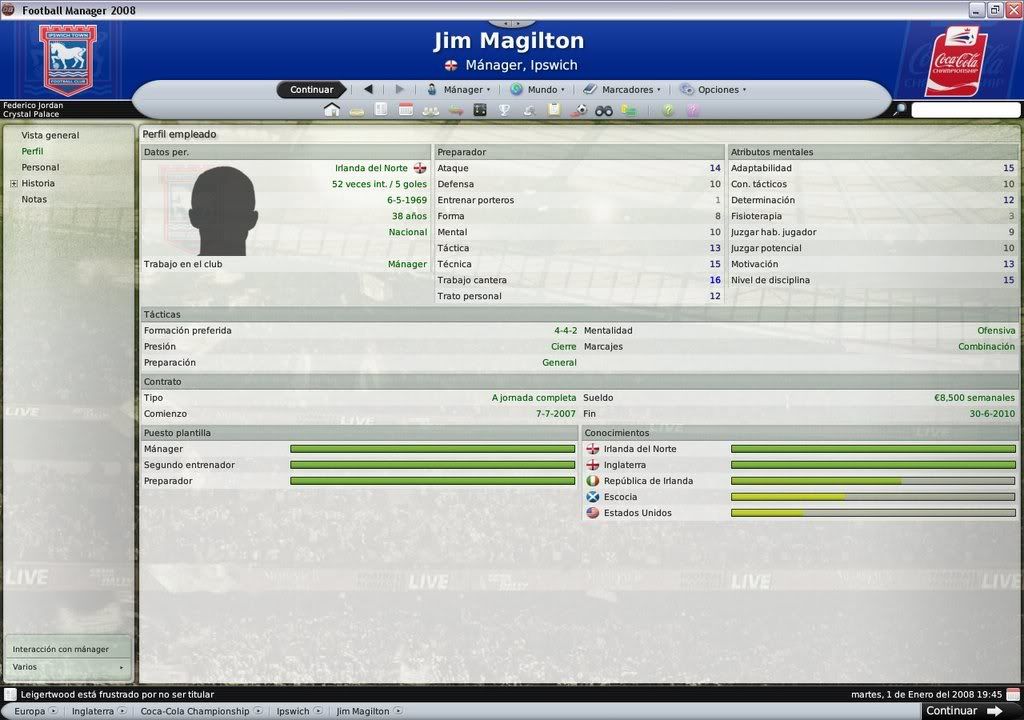Go back with the left arrow button

(x=368, y=89)
